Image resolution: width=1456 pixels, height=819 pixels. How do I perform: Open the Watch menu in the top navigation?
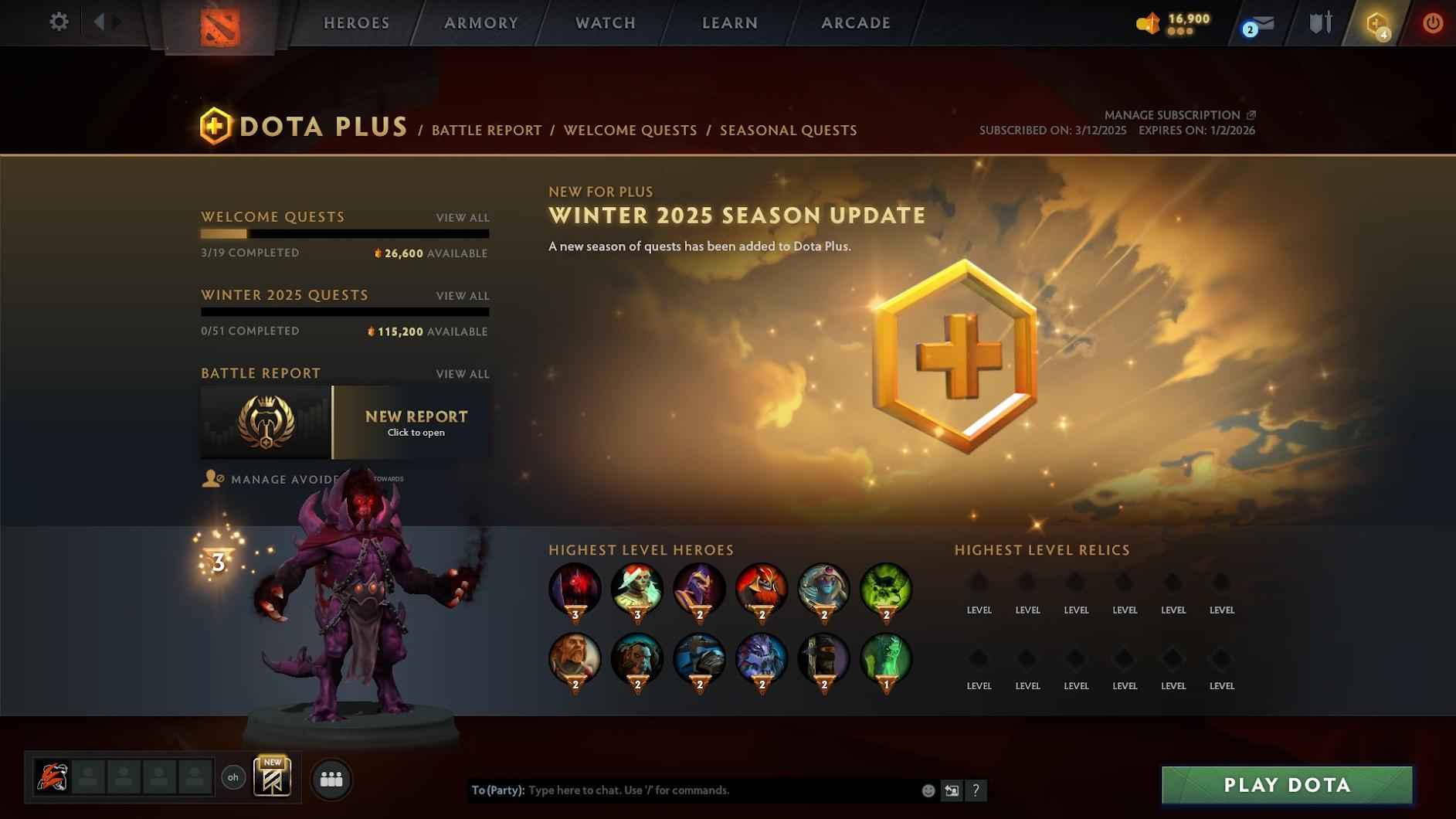605,23
